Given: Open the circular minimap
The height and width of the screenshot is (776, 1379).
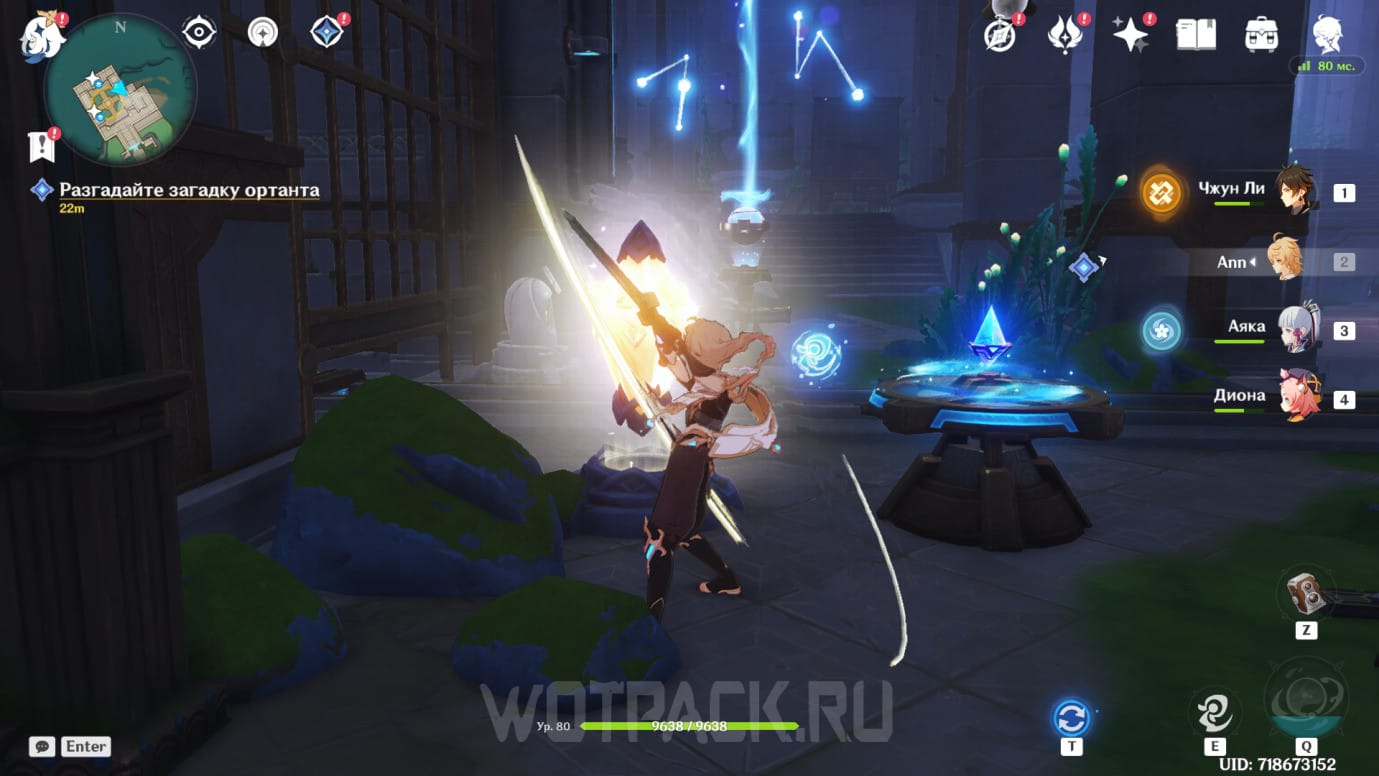Looking at the screenshot, I should coord(120,91).
